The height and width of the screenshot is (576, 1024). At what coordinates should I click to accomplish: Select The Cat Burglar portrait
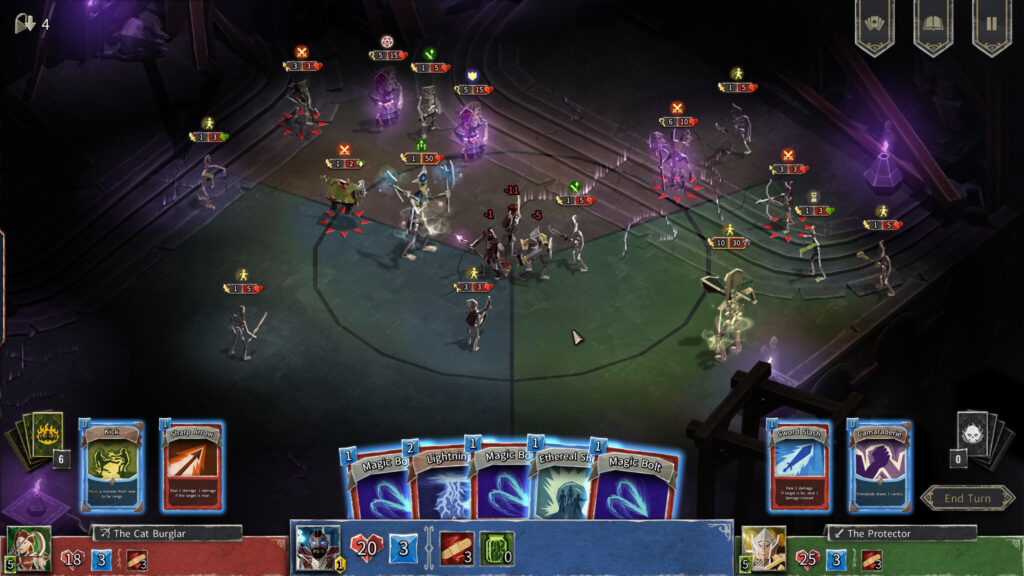click(x=28, y=547)
